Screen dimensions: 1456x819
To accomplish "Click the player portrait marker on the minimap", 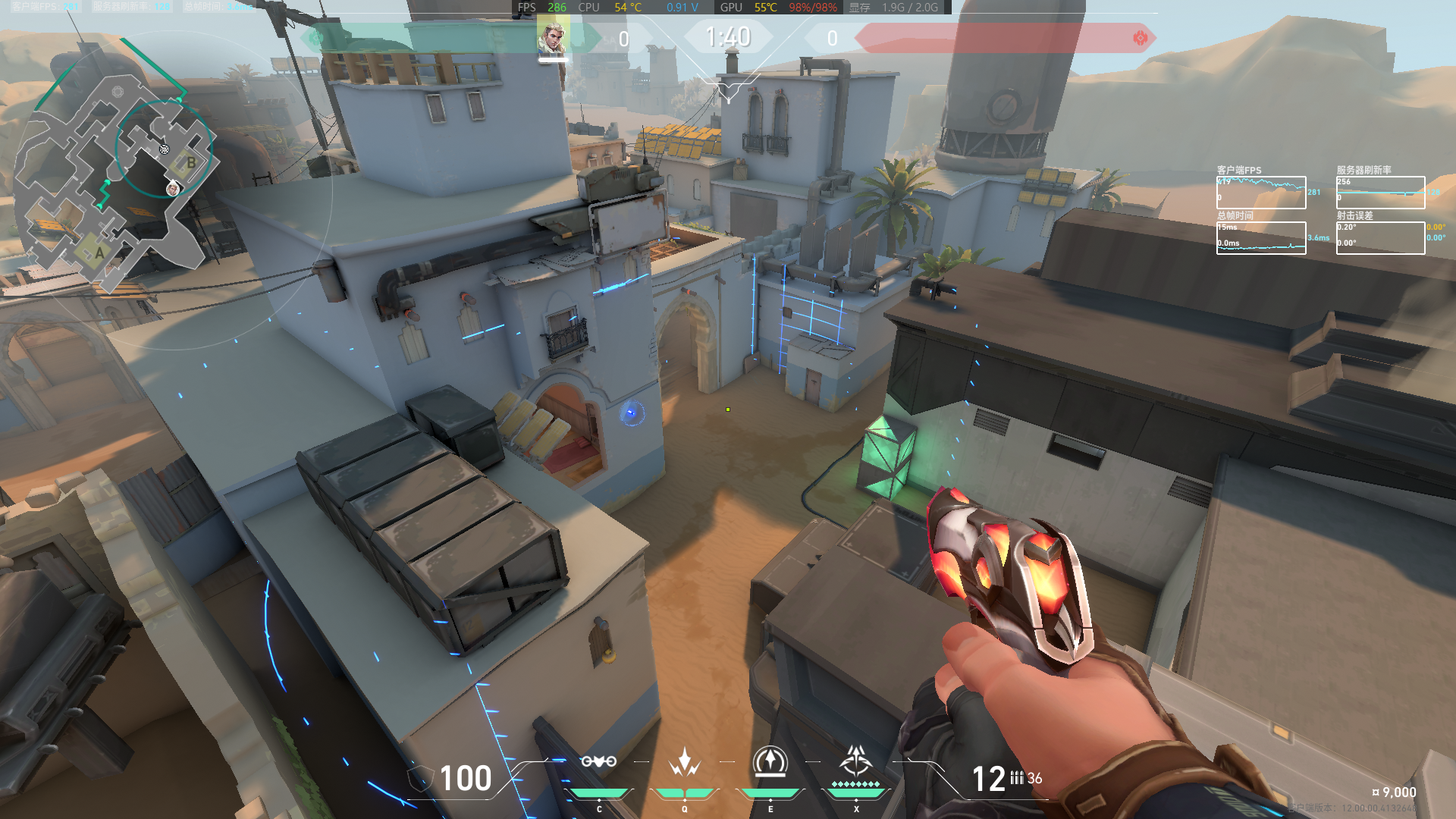I will pos(173,189).
